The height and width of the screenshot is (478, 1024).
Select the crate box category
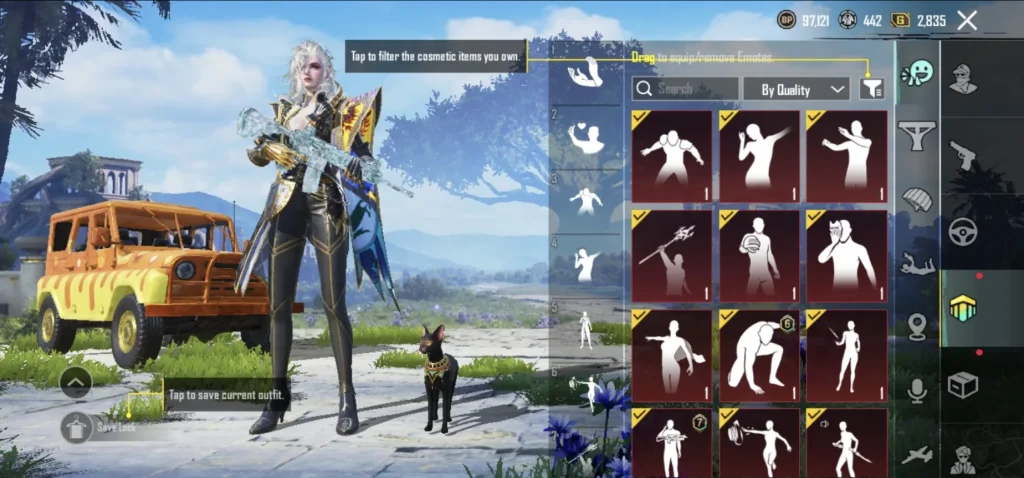tap(963, 385)
